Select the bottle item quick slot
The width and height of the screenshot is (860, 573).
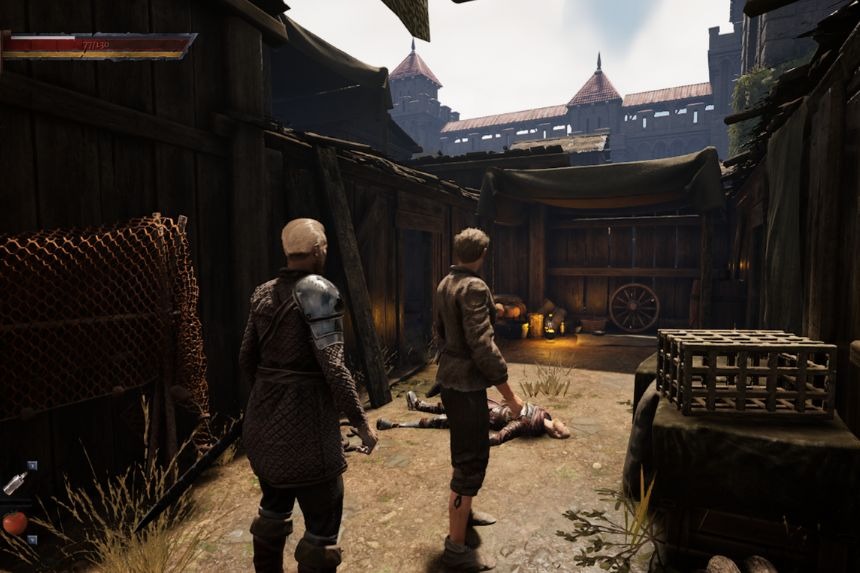click(14, 483)
